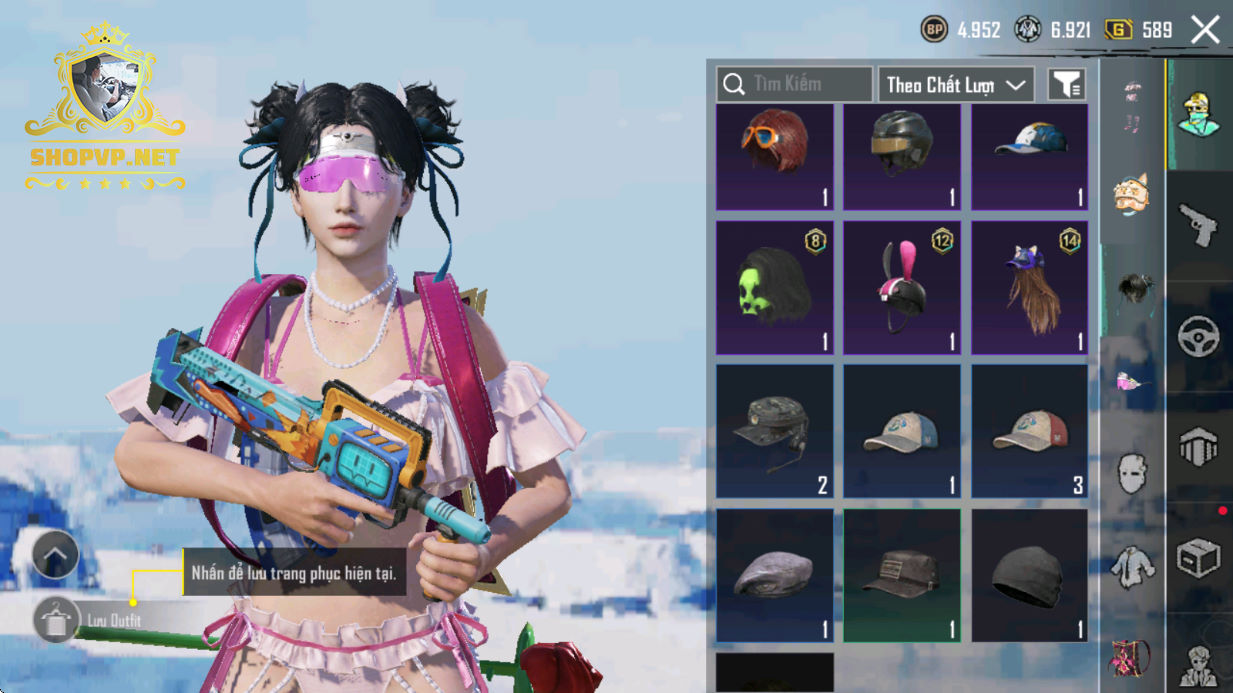Pick the grey beret item
The height and width of the screenshot is (693, 1233).
775,575
